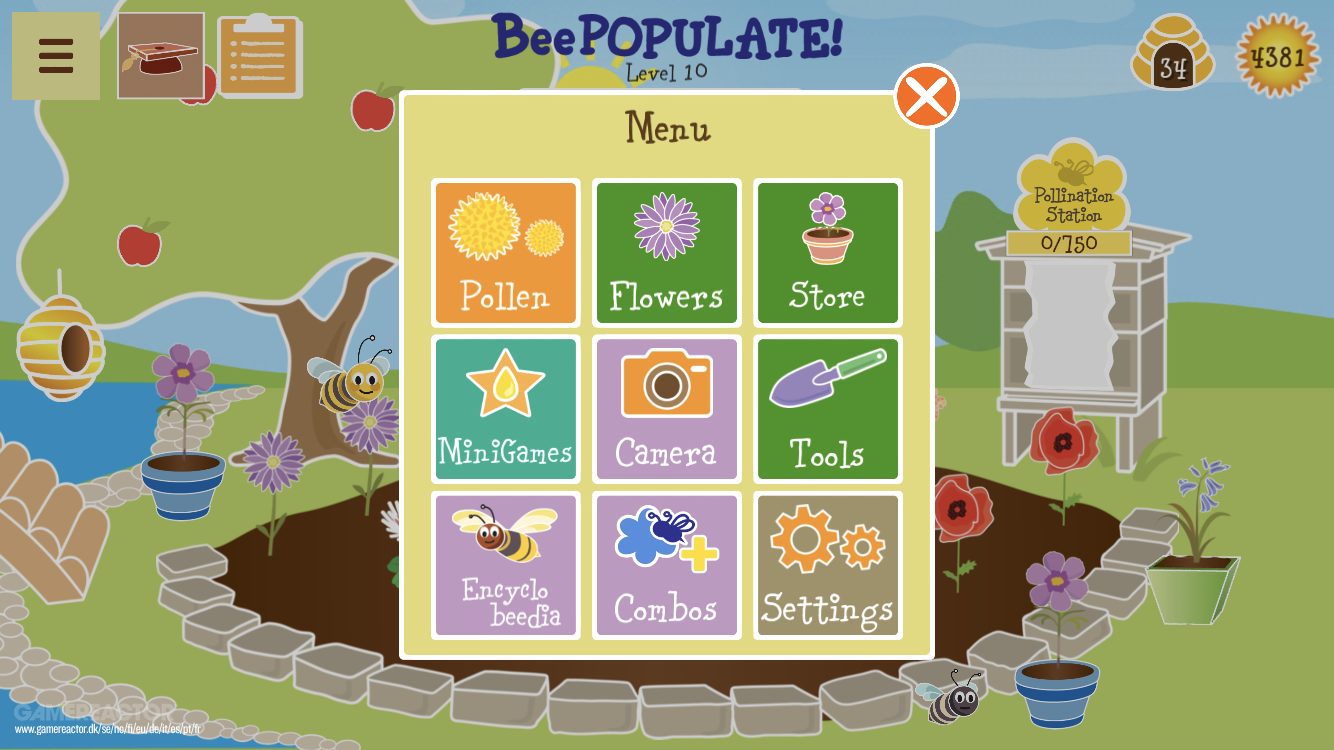Screen dimensions: 1334x750
Task: Open the Encyclobeedia bee icon
Action: pos(505,565)
